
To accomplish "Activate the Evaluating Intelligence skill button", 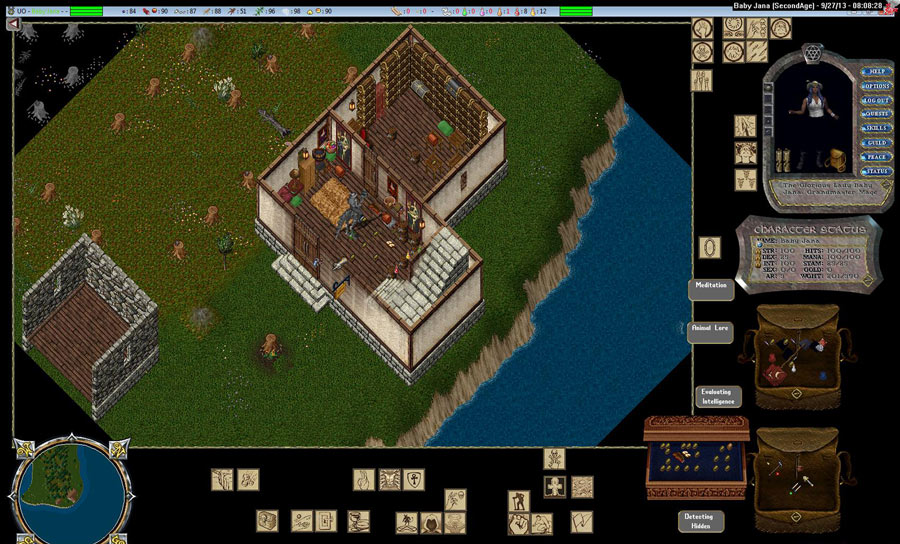I will click(x=718, y=397).
